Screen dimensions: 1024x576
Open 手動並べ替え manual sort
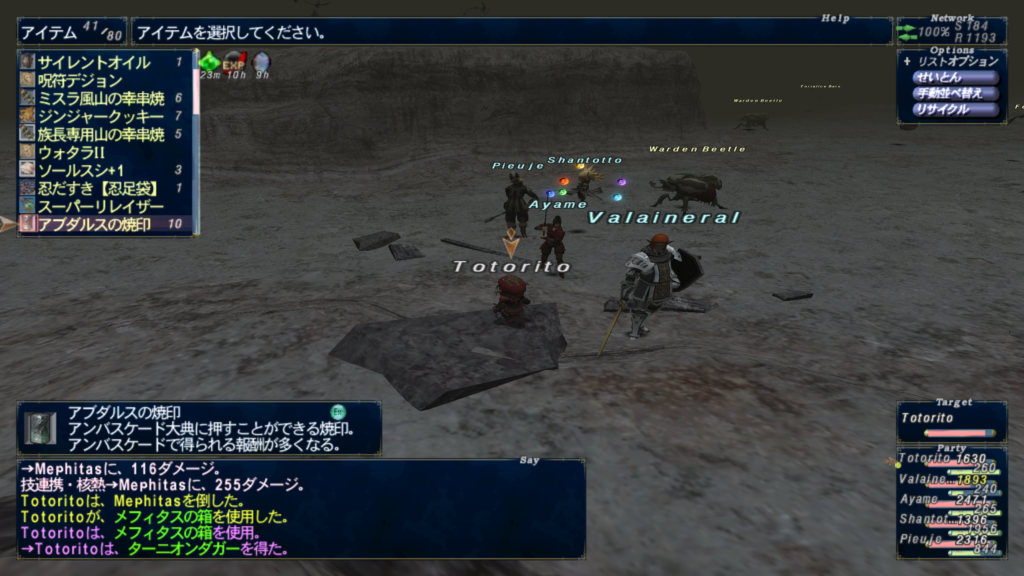coord(955,93)
